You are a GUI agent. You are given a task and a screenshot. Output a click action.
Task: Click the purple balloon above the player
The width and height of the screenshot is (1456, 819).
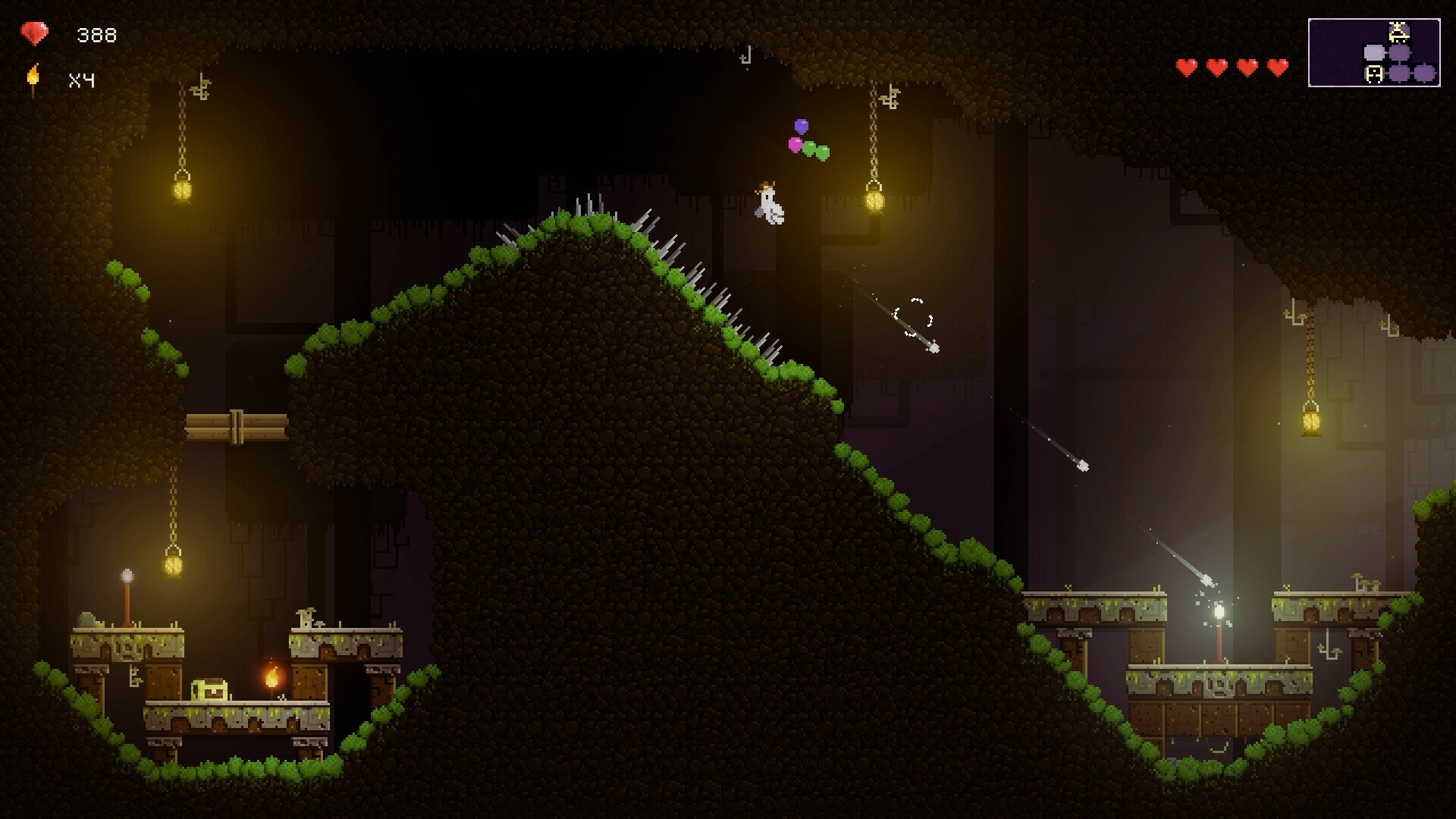click(x=801, y=124)
